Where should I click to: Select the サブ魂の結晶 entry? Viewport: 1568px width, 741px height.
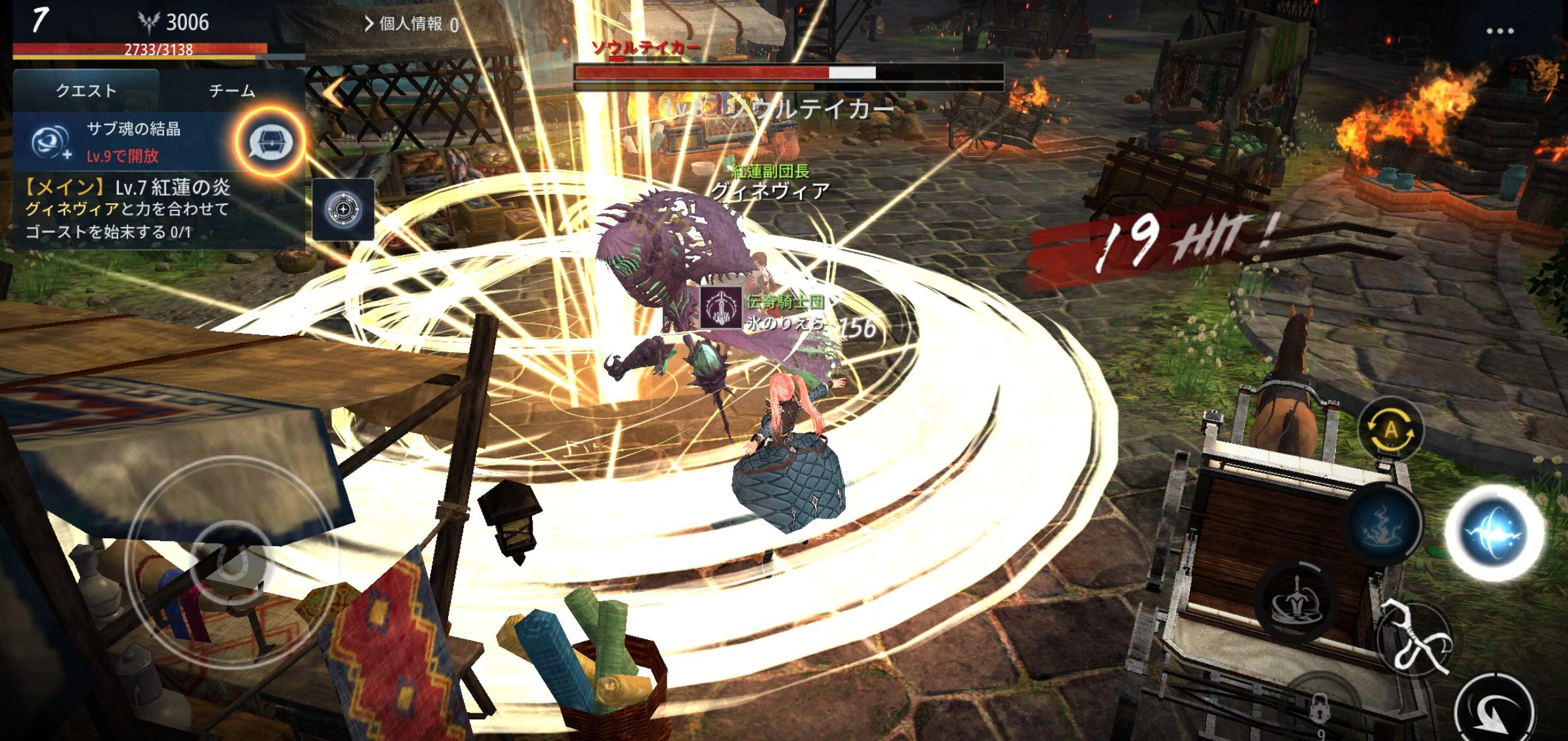125,142
